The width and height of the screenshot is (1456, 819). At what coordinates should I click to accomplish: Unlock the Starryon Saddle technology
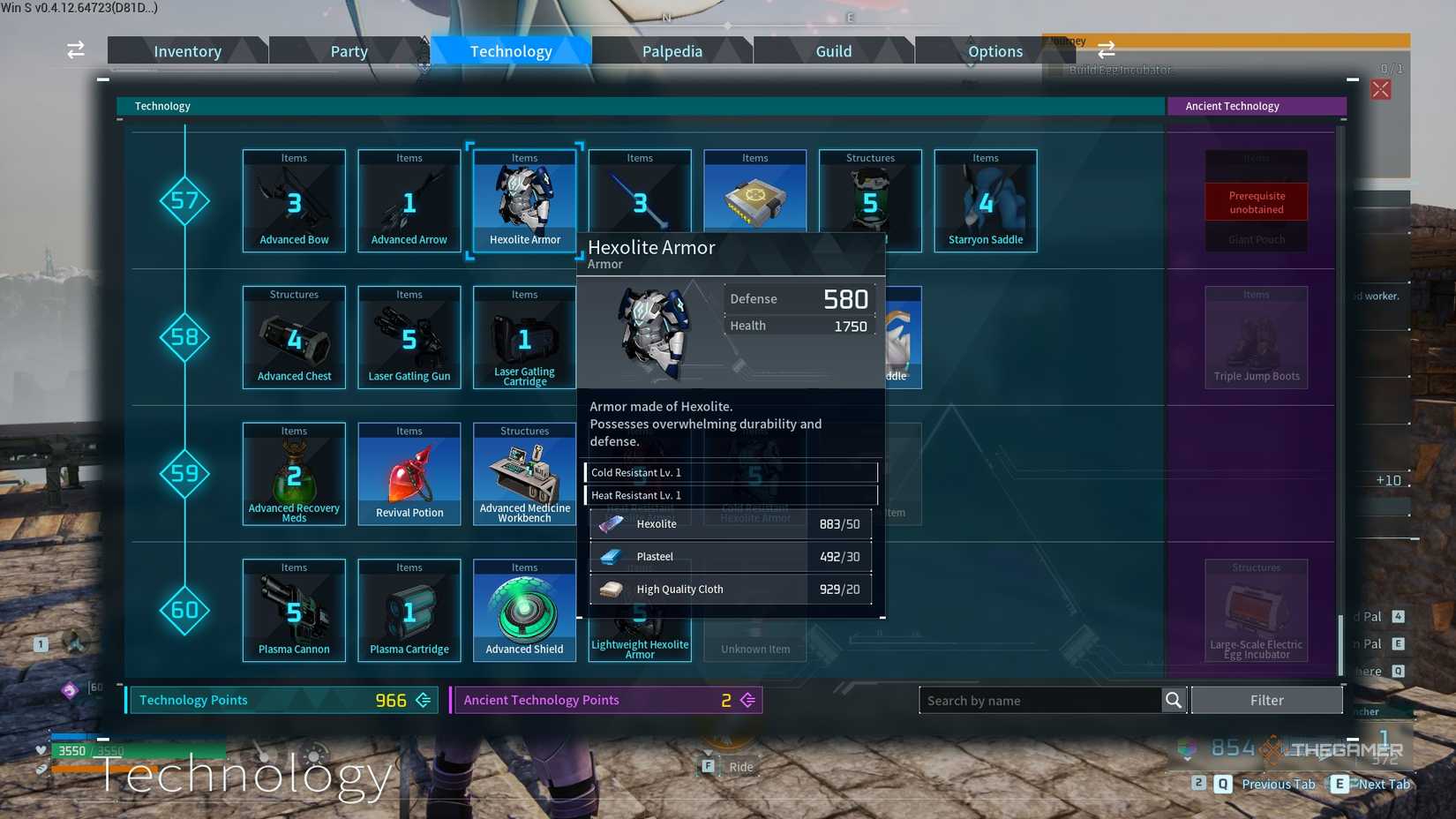click(x=985, y=199)
